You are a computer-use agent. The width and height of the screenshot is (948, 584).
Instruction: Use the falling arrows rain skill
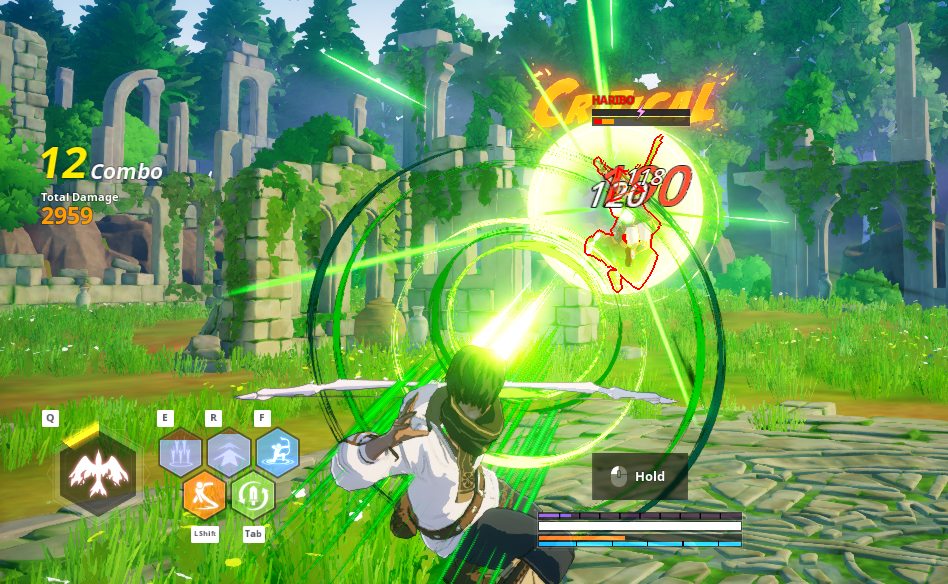(x=180, y=453)
